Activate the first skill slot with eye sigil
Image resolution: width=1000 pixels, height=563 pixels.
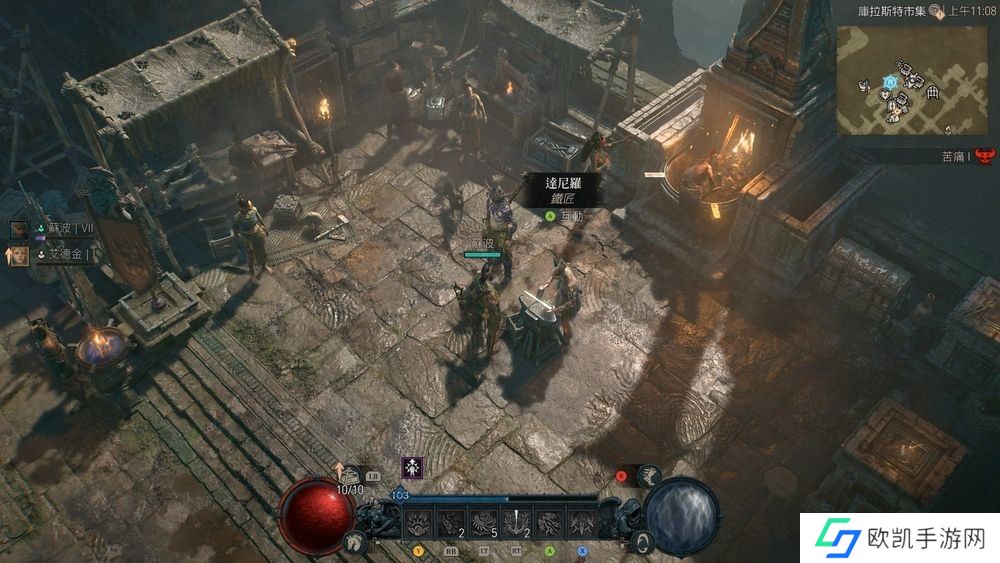421,522
